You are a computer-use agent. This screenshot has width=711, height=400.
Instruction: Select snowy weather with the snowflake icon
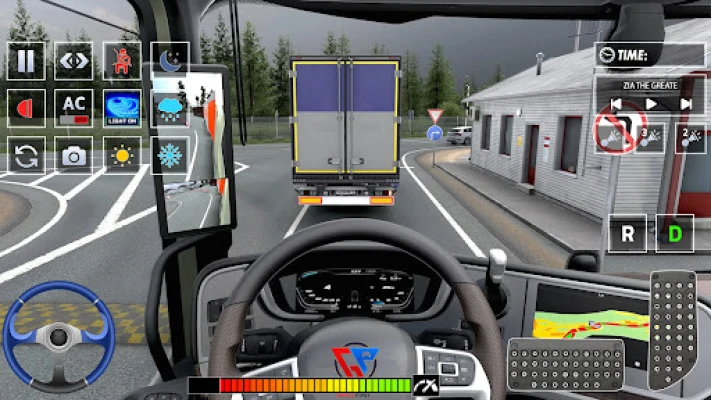(170, 155)
